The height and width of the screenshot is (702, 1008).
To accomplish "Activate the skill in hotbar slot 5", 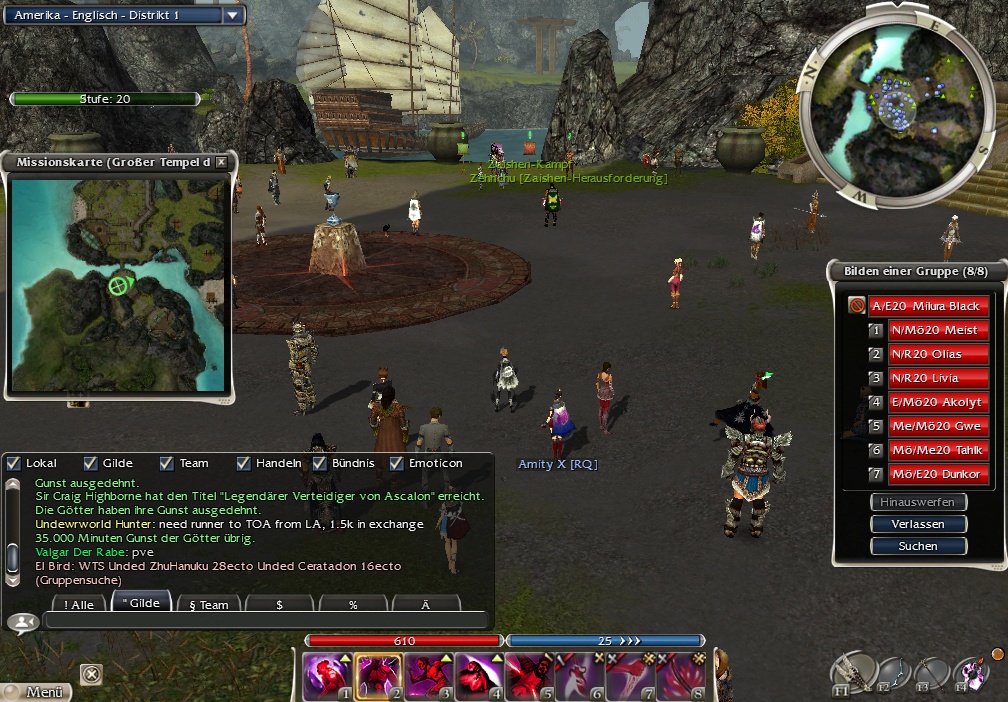I will coord(529,677).
